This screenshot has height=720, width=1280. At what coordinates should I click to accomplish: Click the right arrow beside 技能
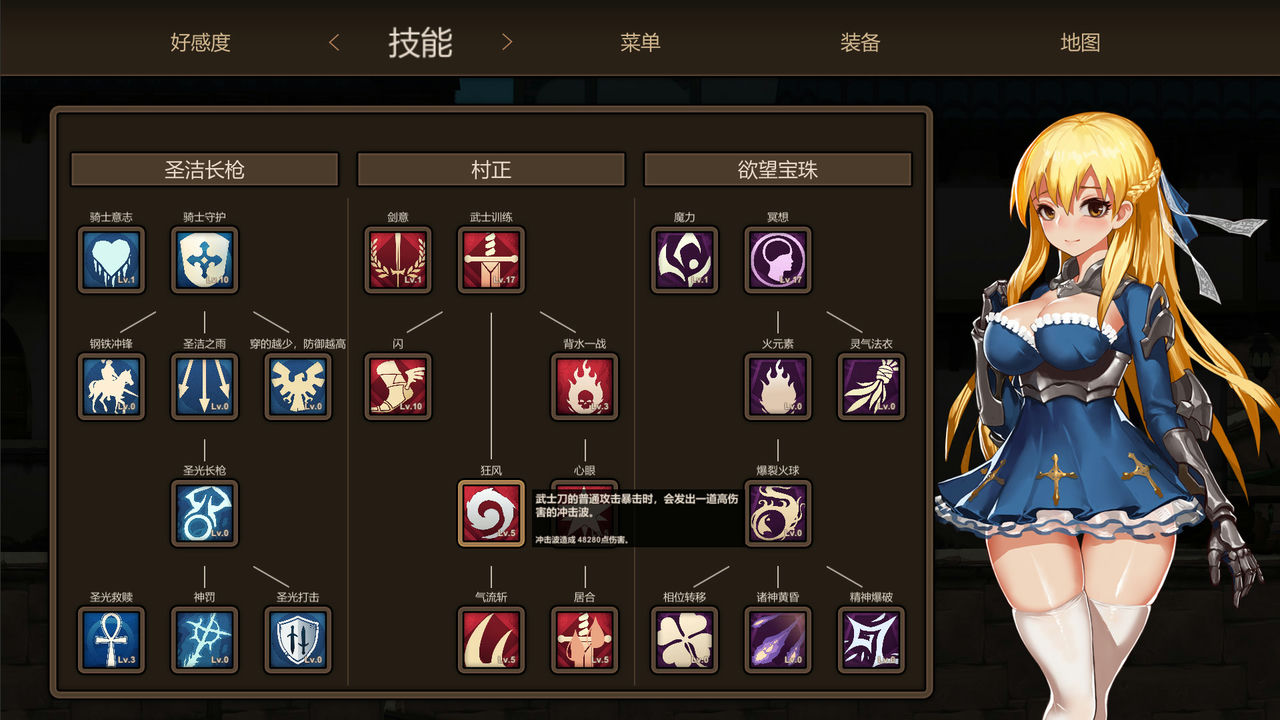[507, 42]
